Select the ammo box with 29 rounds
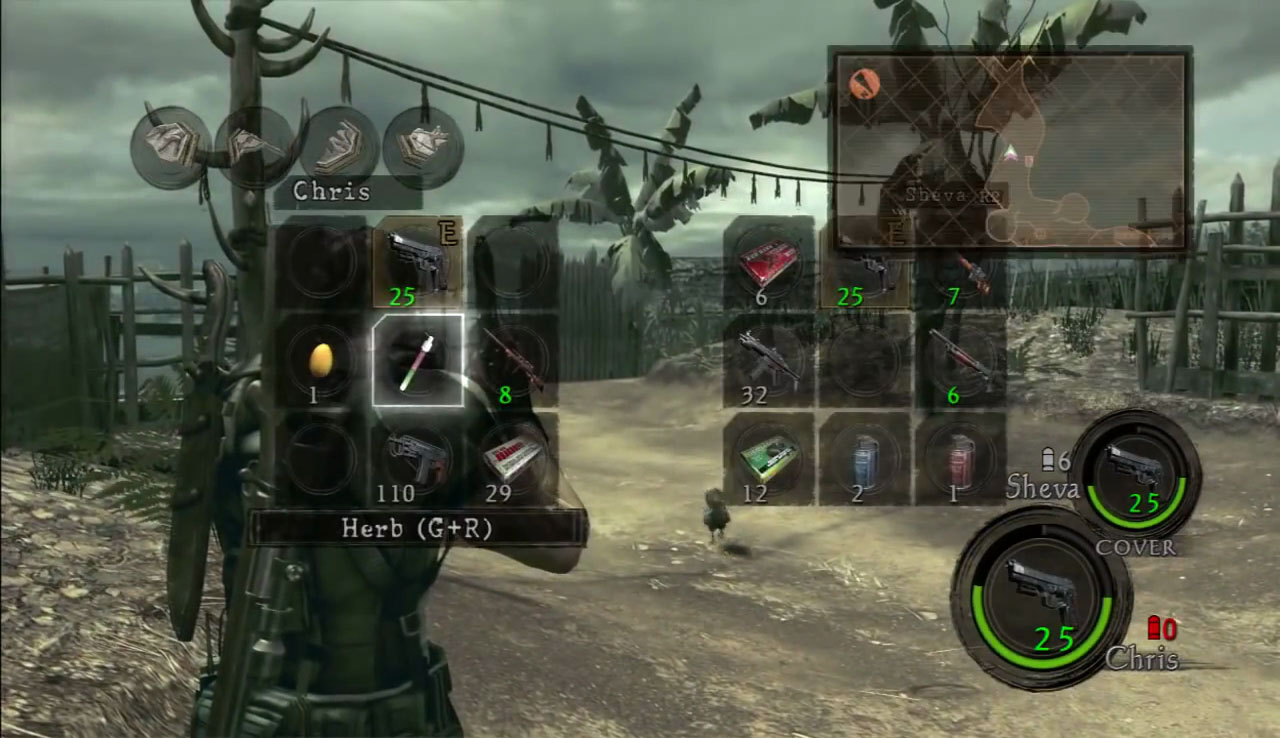 coord(513,458)
